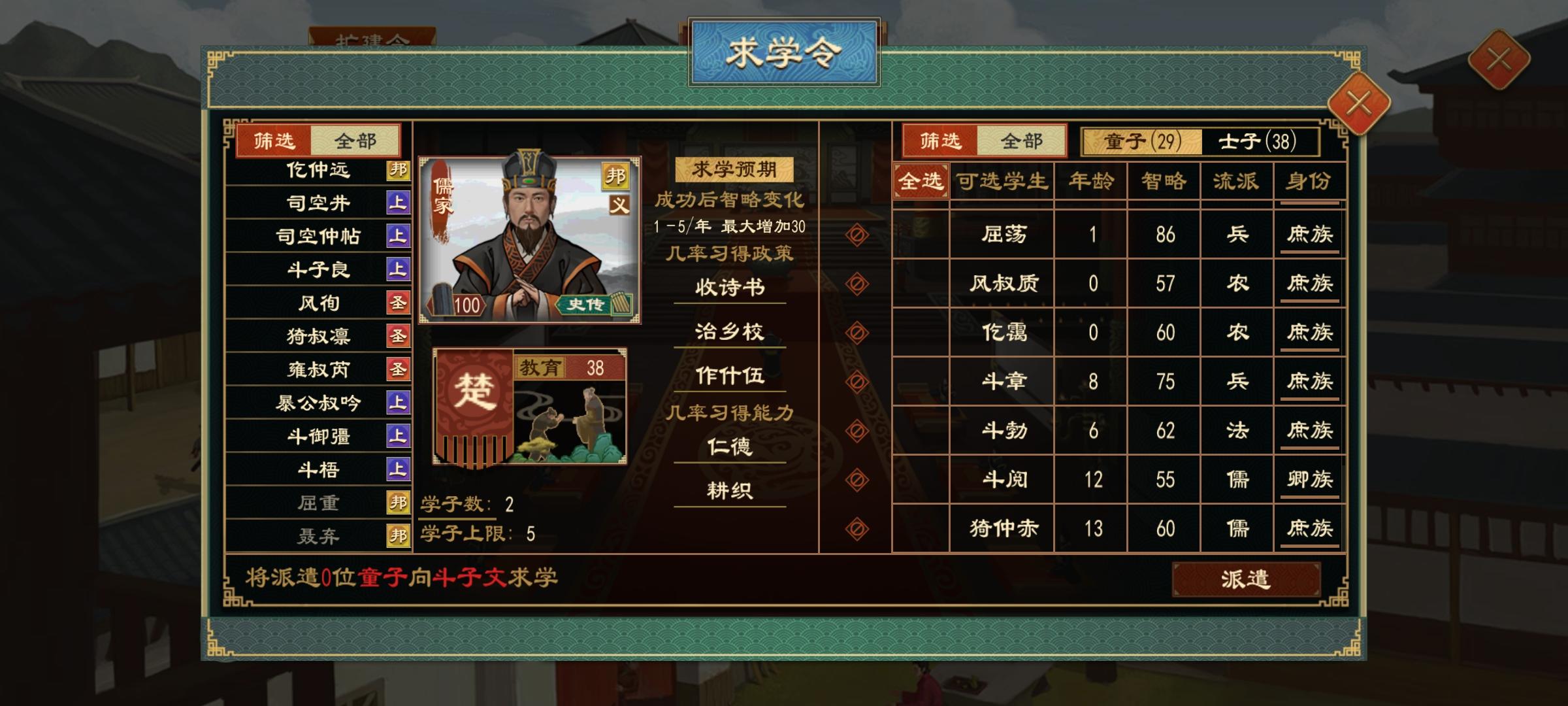The width and height of the screenshot is (1568, 706).
Task: Click the 邦 badge beside 仡仲远
Action: (399, 170)
